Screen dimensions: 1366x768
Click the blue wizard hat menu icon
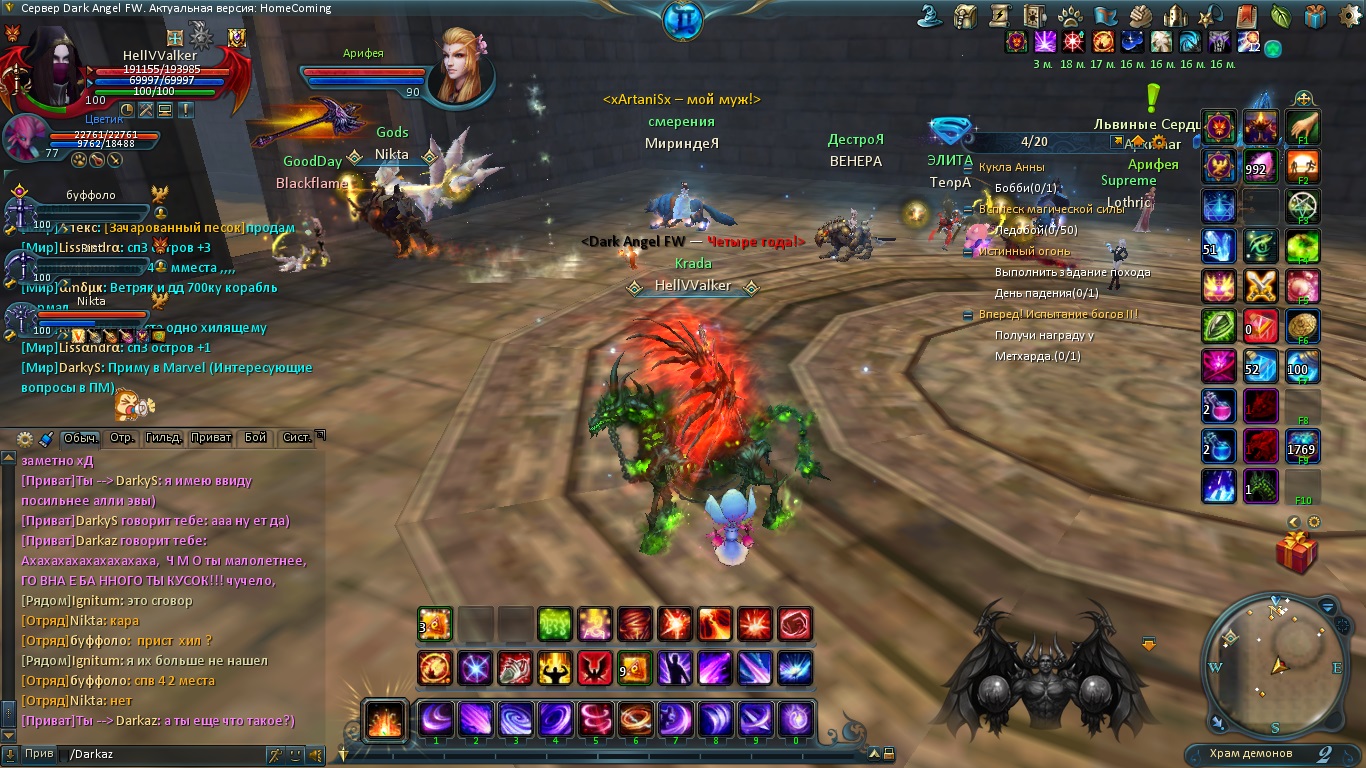932,15
